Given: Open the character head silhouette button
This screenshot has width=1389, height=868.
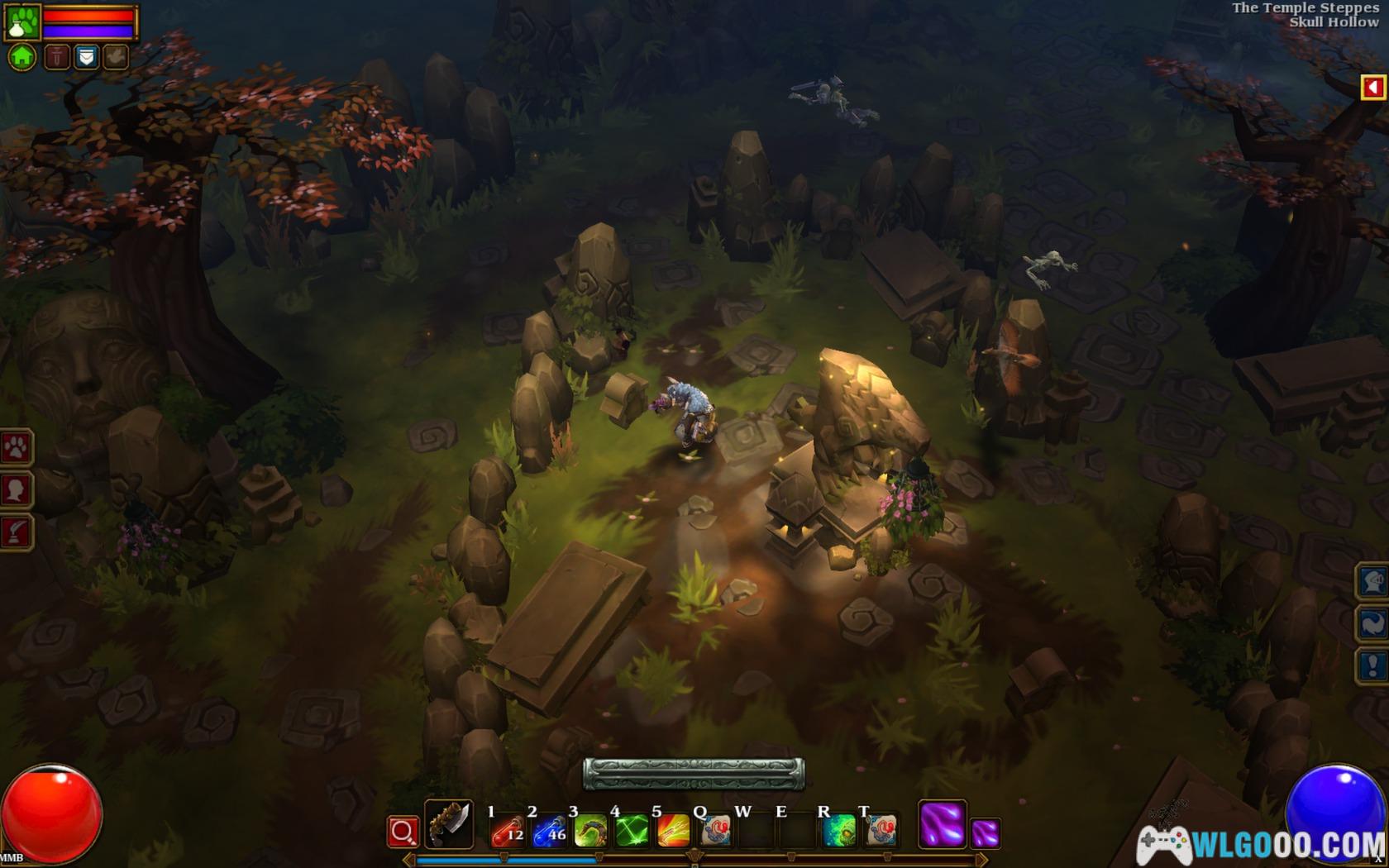Looking at the screenshot, I should pyautogui.click(x=16, y=490).
